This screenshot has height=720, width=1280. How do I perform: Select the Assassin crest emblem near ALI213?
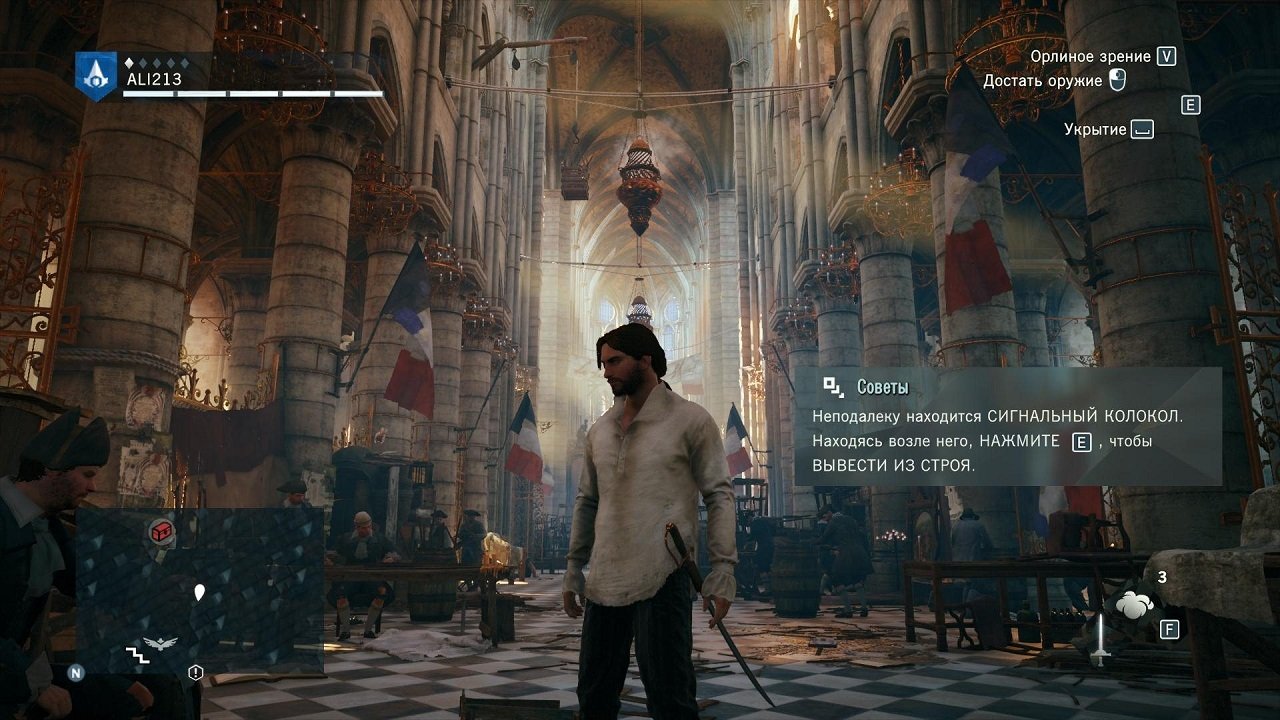(x=95, y=75)
